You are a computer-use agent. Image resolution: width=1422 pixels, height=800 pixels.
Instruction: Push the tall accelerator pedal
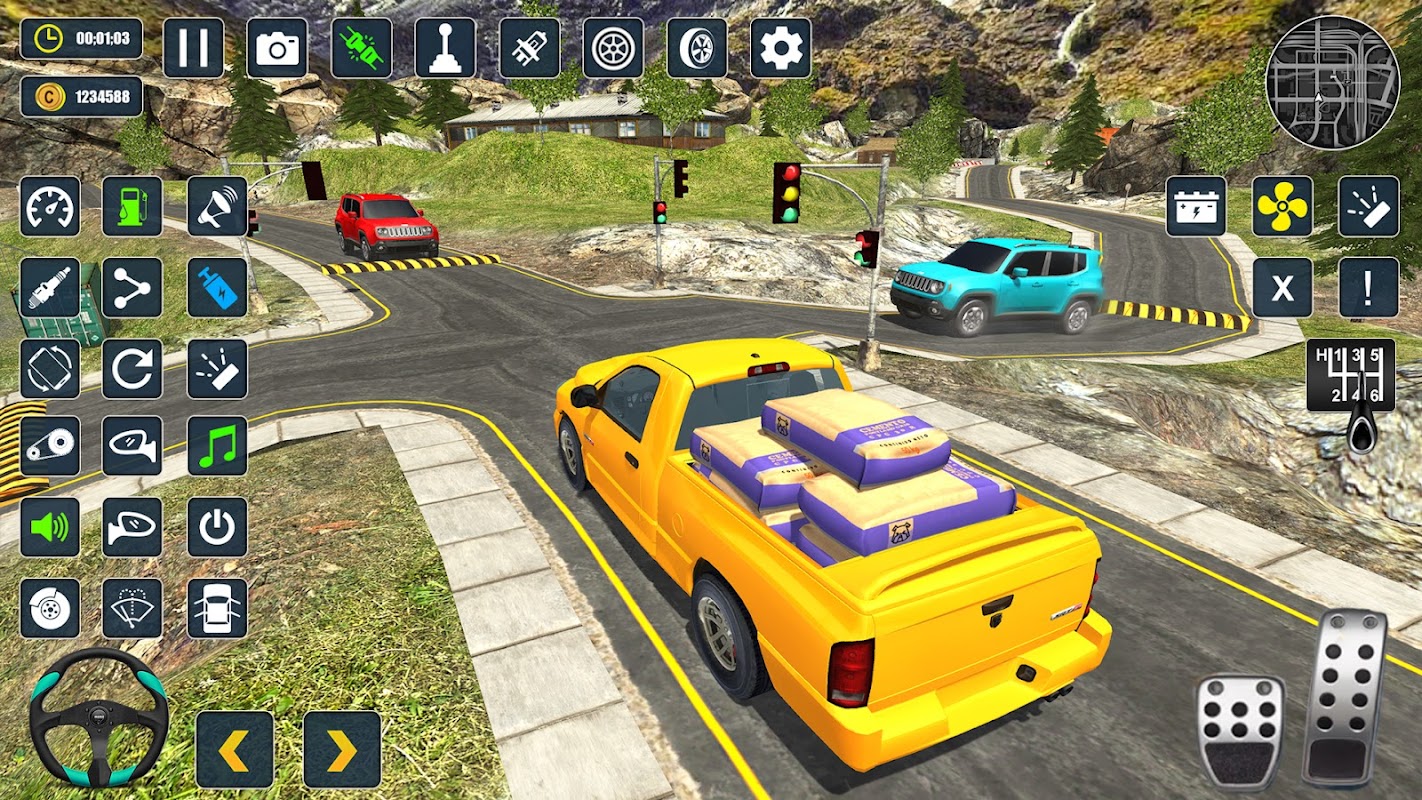(1344, 697)
